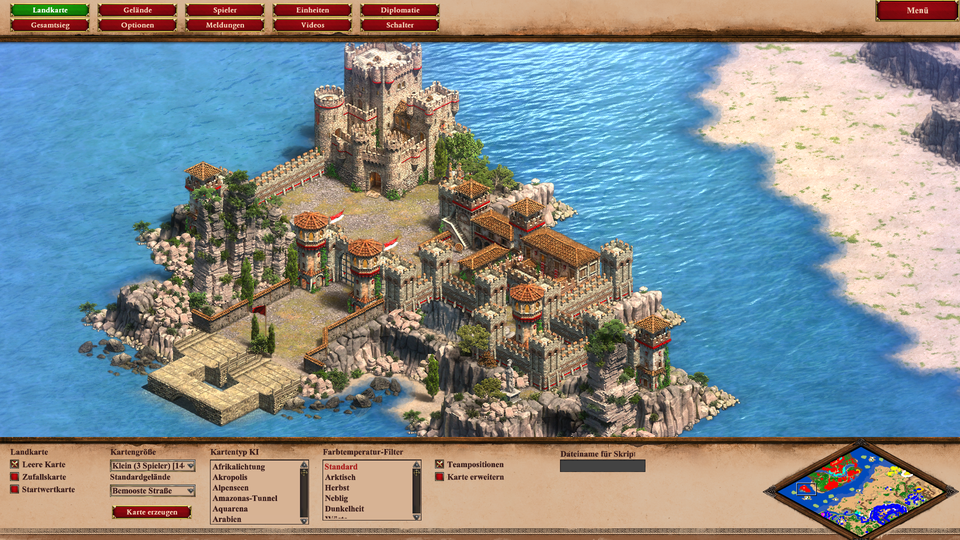This screenshot has height=540, width=960.
Task: Choose the Startwertkarte option
Action: (x=15, y=489)
